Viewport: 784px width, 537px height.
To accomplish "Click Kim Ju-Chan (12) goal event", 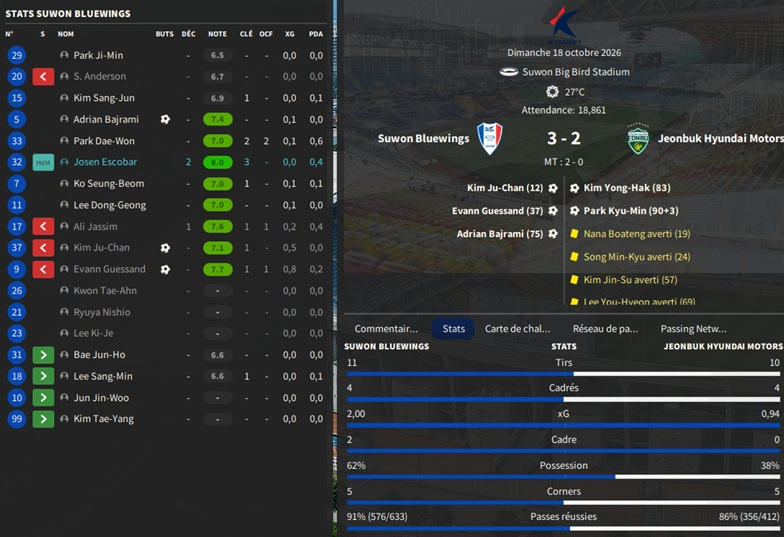I will click(x=505, y=188).
